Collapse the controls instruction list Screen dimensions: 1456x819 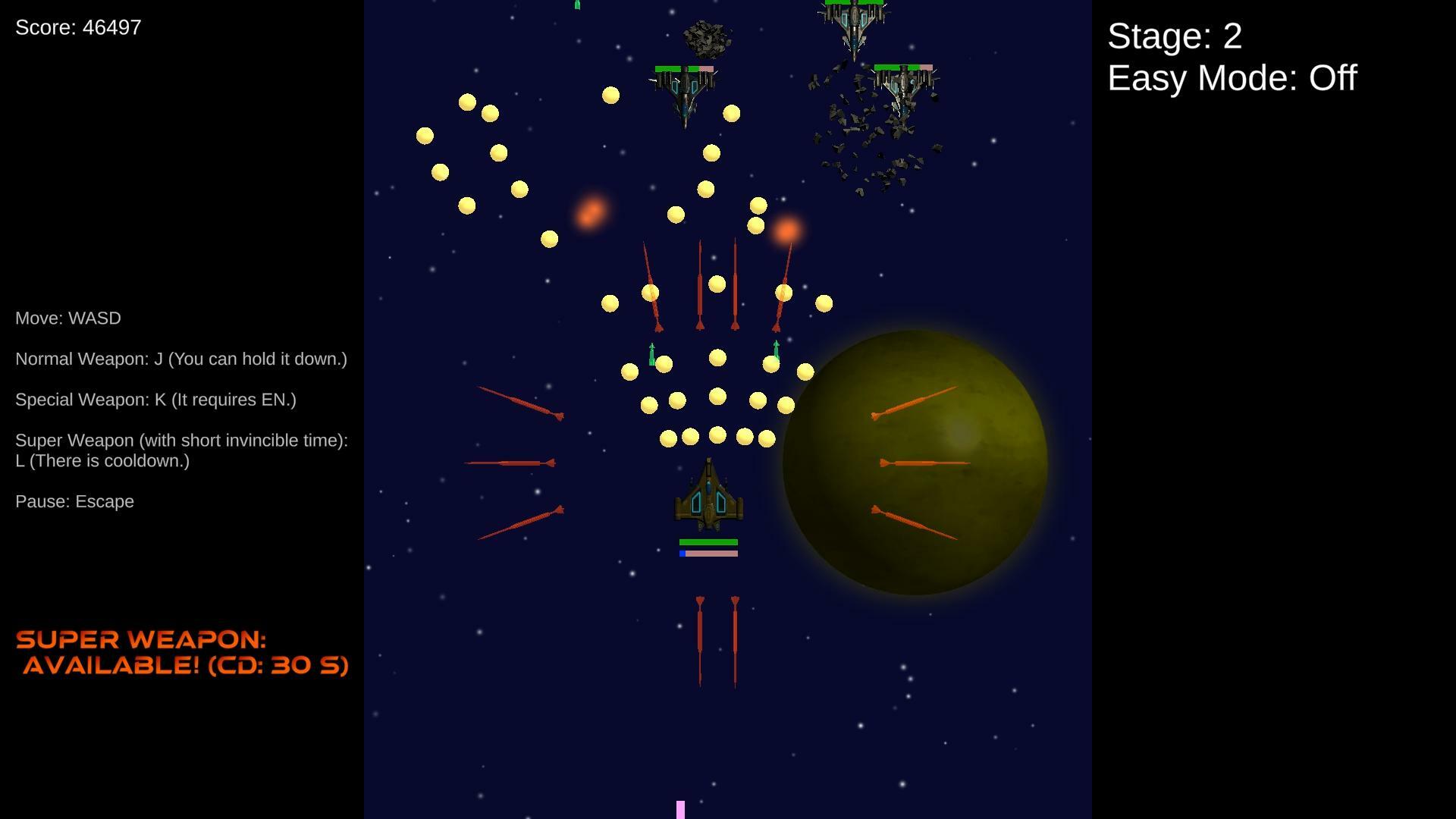point(180,409)
